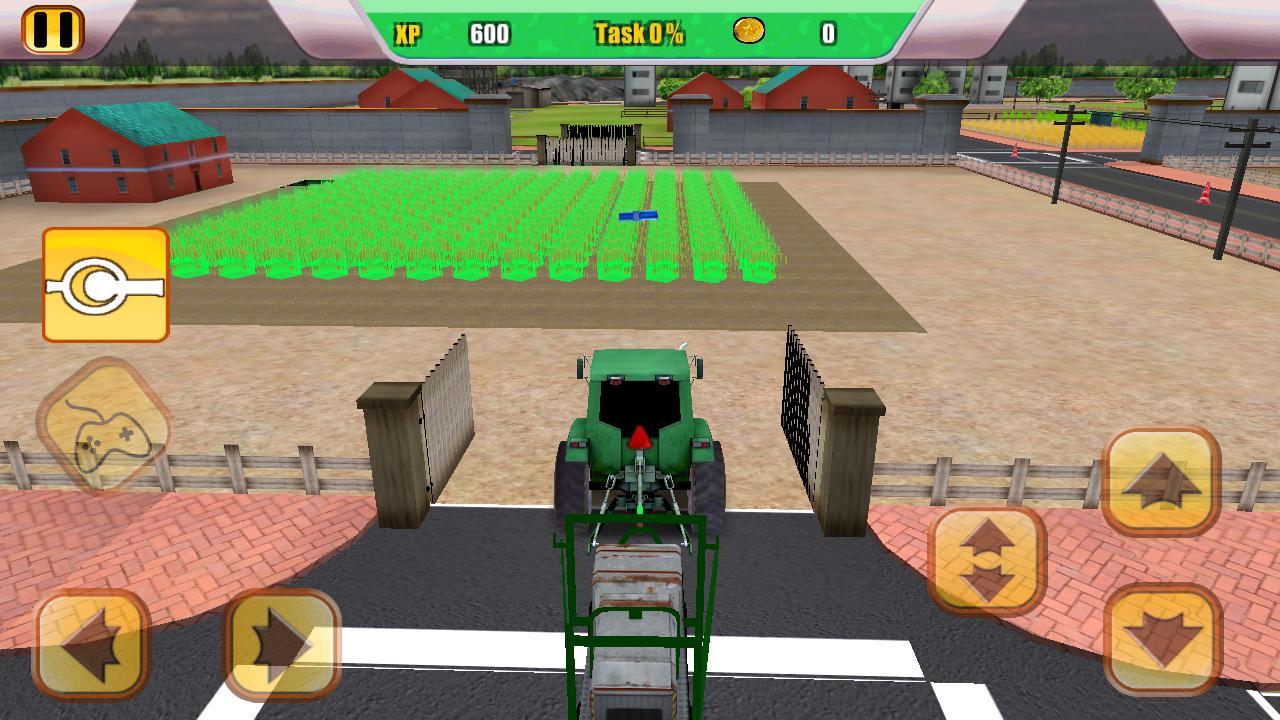Toggle the hitch control above the gamepad icon

[x=105, y=285]
